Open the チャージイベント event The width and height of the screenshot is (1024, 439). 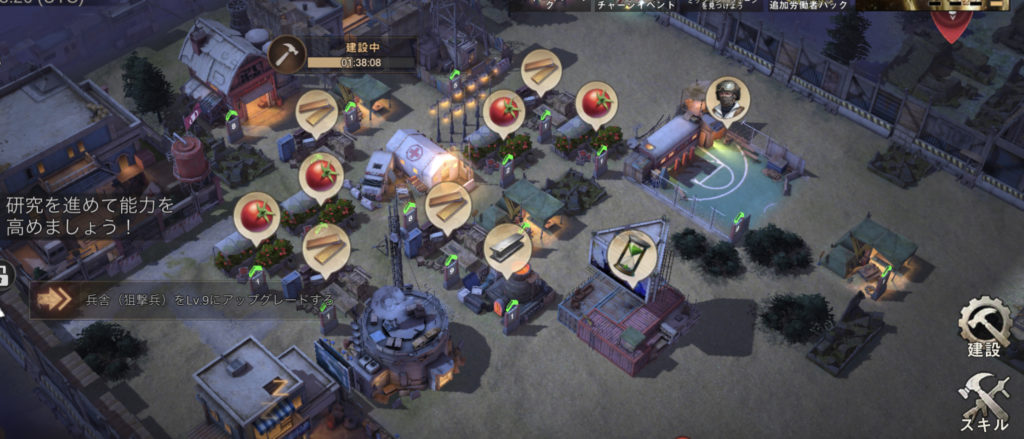(638, 6)
